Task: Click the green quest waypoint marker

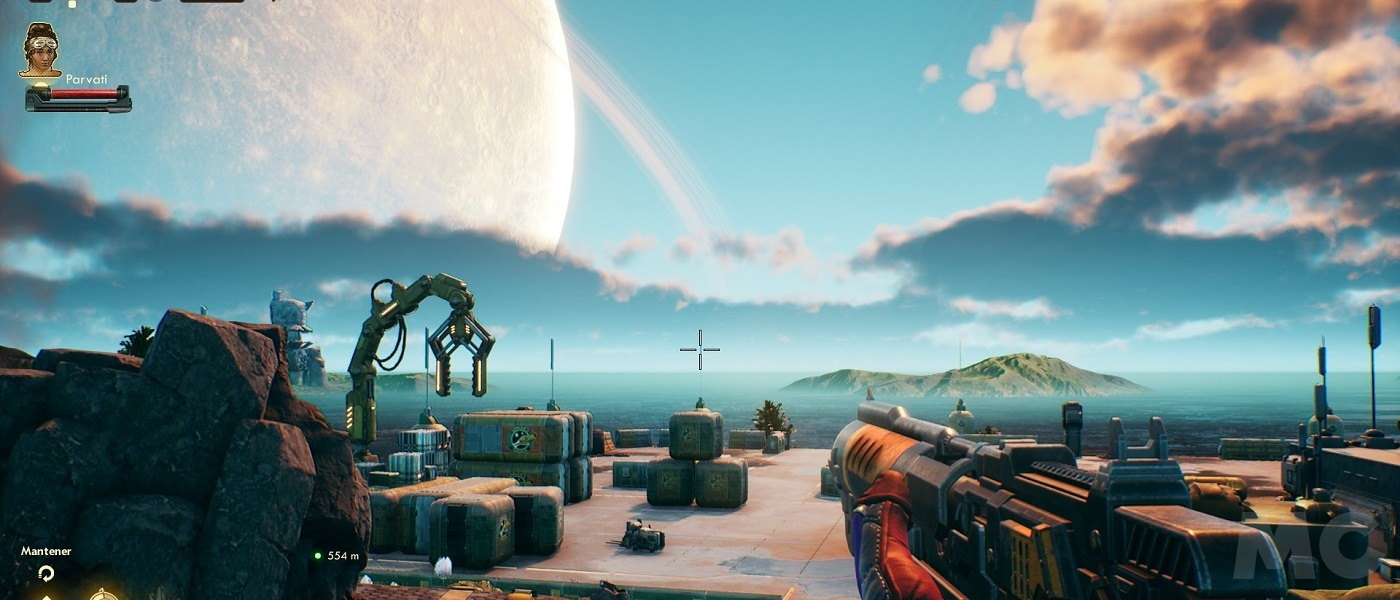Action: tap(318, 556)
